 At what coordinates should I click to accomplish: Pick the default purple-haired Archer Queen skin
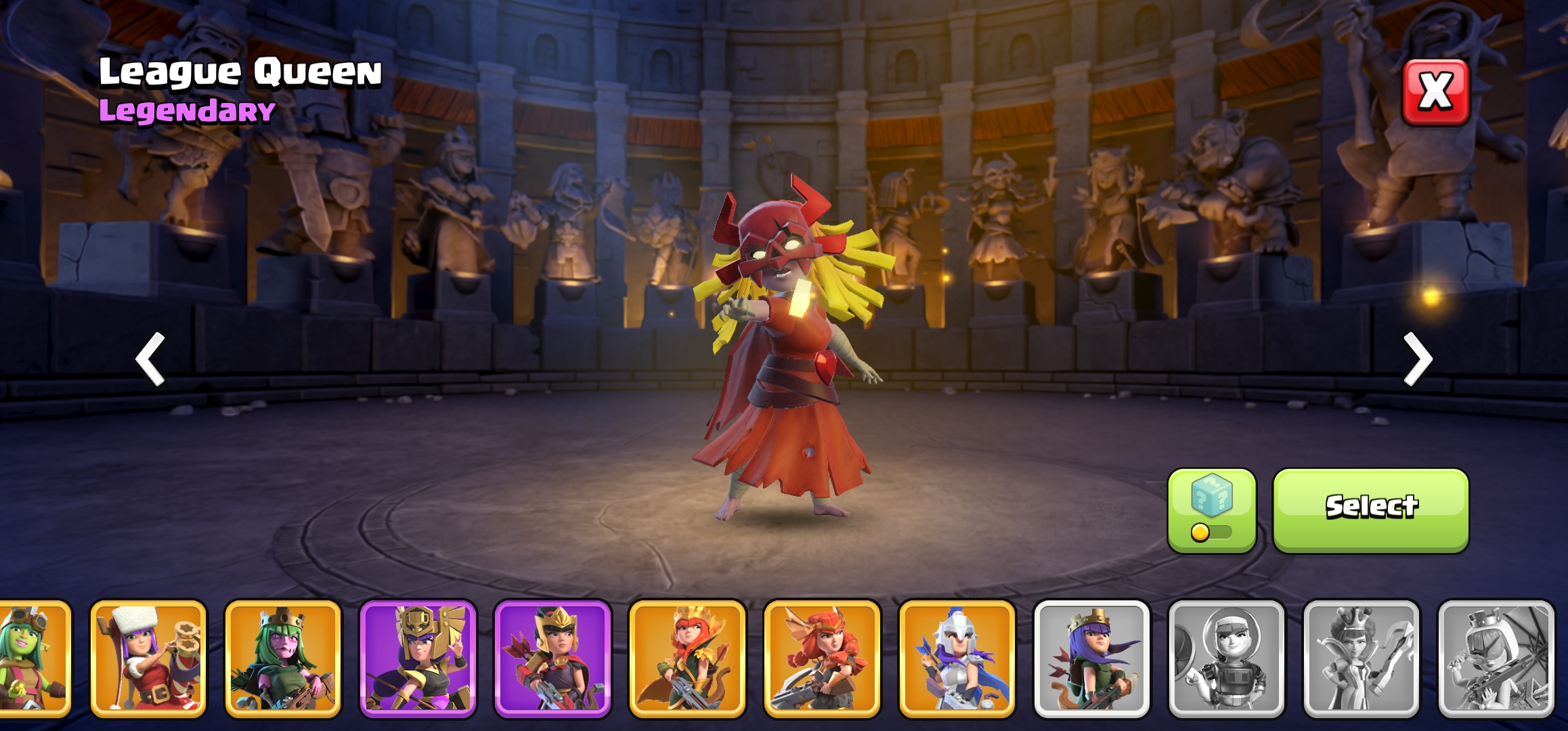coord(1091,659)
